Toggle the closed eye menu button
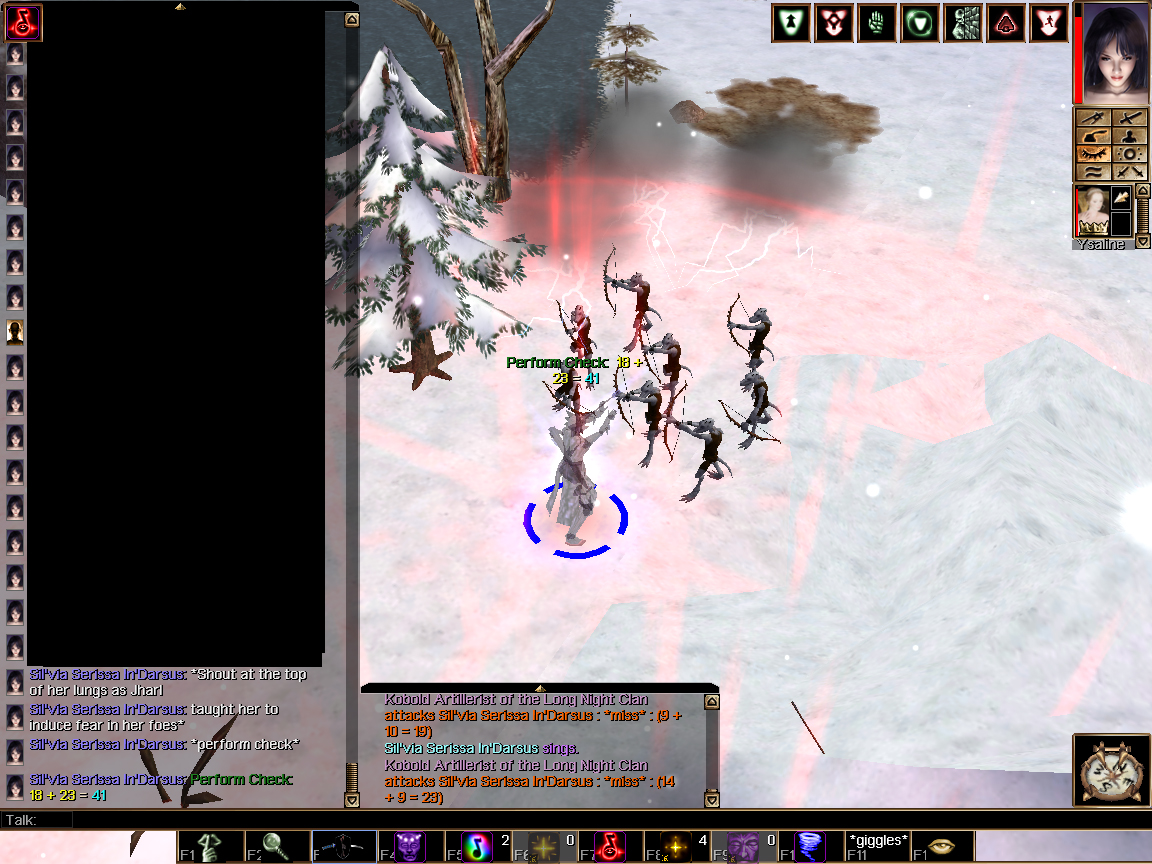Screen dimensions: 1152x864 pyautogui.click(x=1094, y=154)
